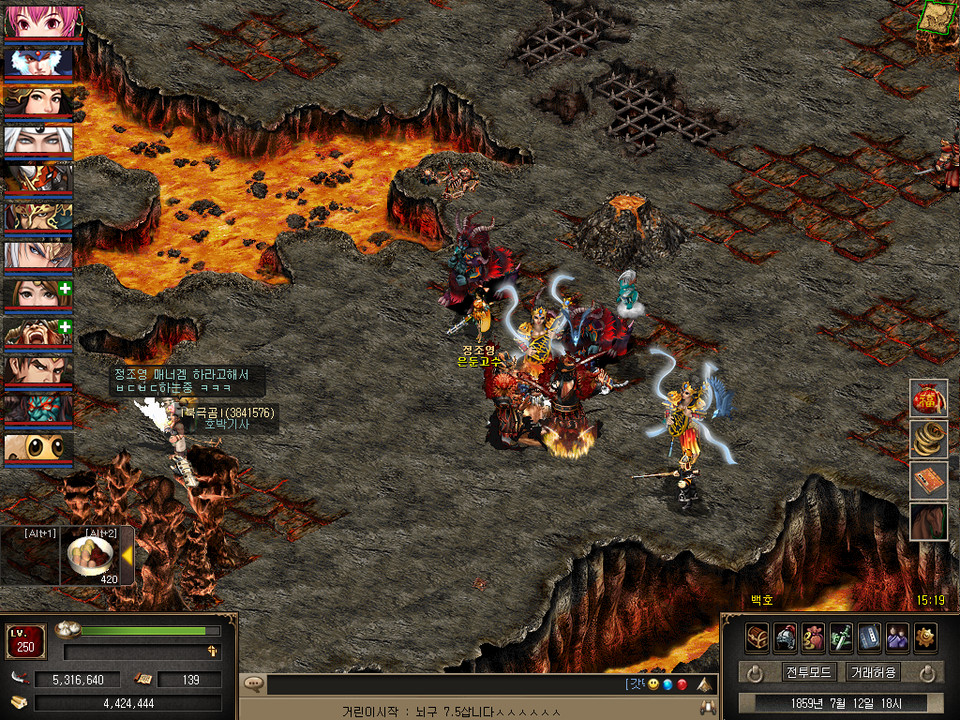Collapse the quick slot bar arrow
This screenshot has height=720, width=960.
(x=127, y=556)
